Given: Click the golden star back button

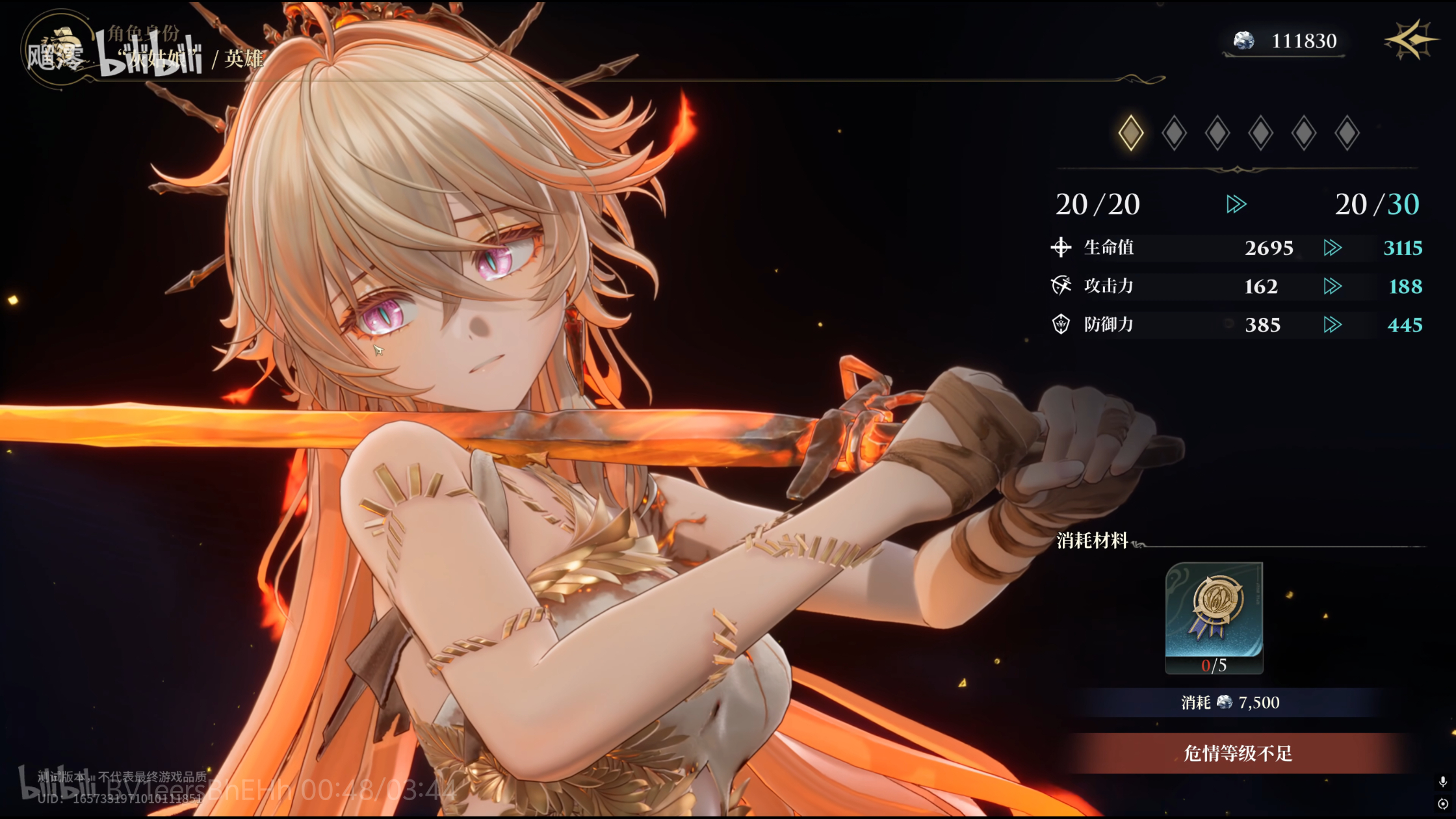Looking at the screenshot, I should point(1409,40).
